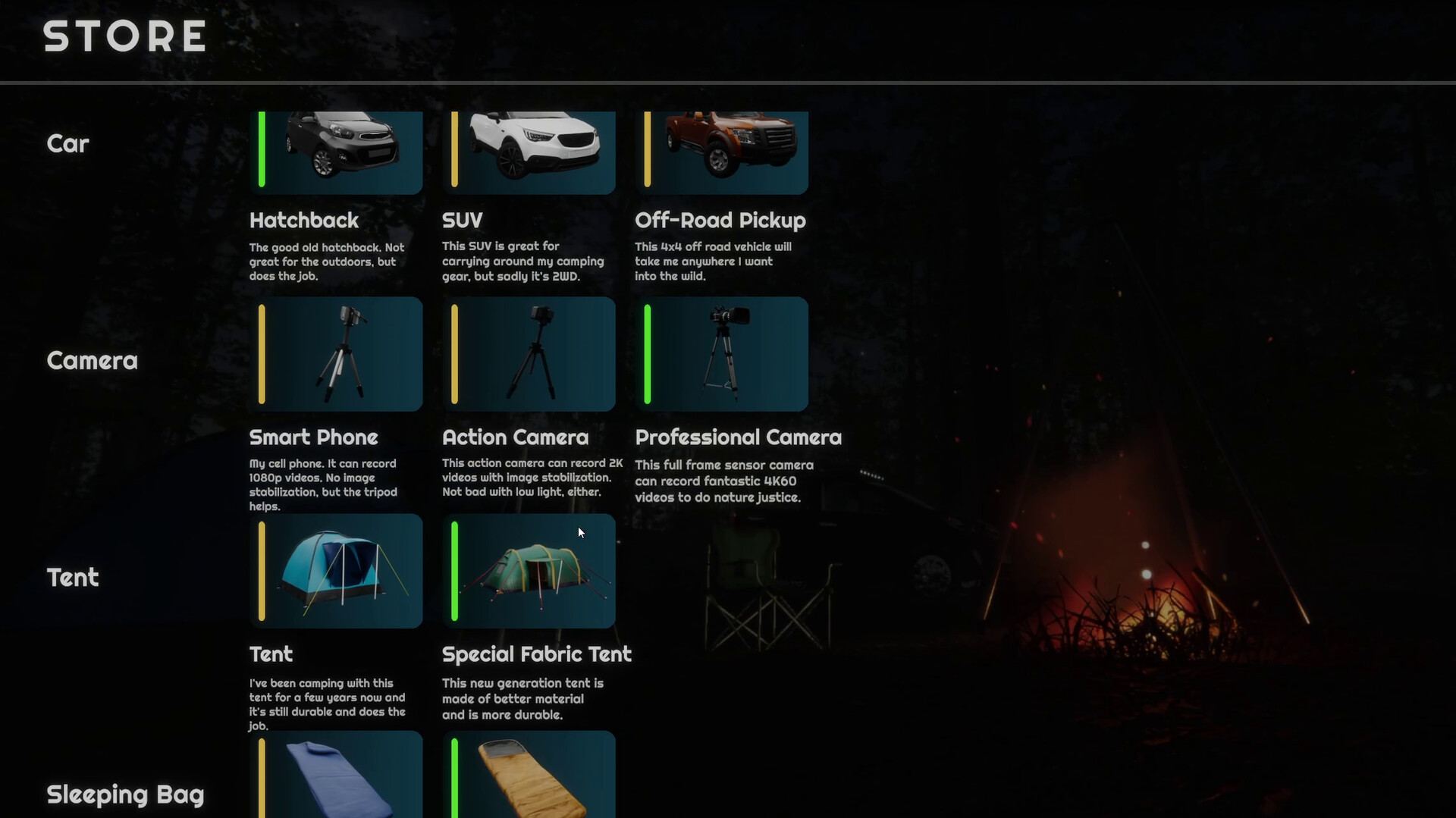Click the STORE title logo
Viewport: 1456px width, 818px height.
pos(124,36)
